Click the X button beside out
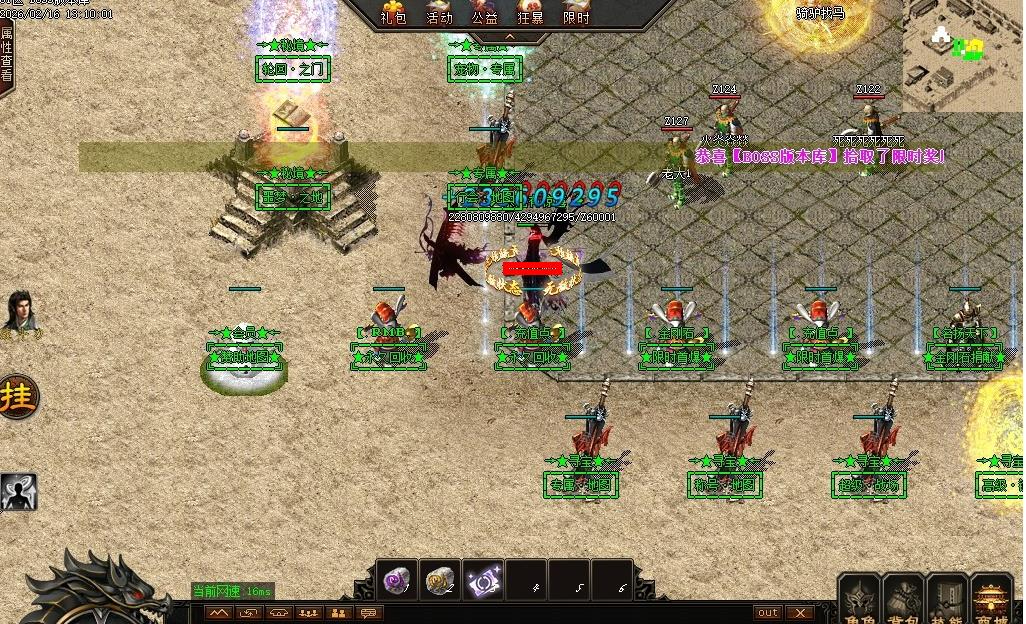This screenshot has height=624, width=1026. pyautogui.click(x=799, y=612)
